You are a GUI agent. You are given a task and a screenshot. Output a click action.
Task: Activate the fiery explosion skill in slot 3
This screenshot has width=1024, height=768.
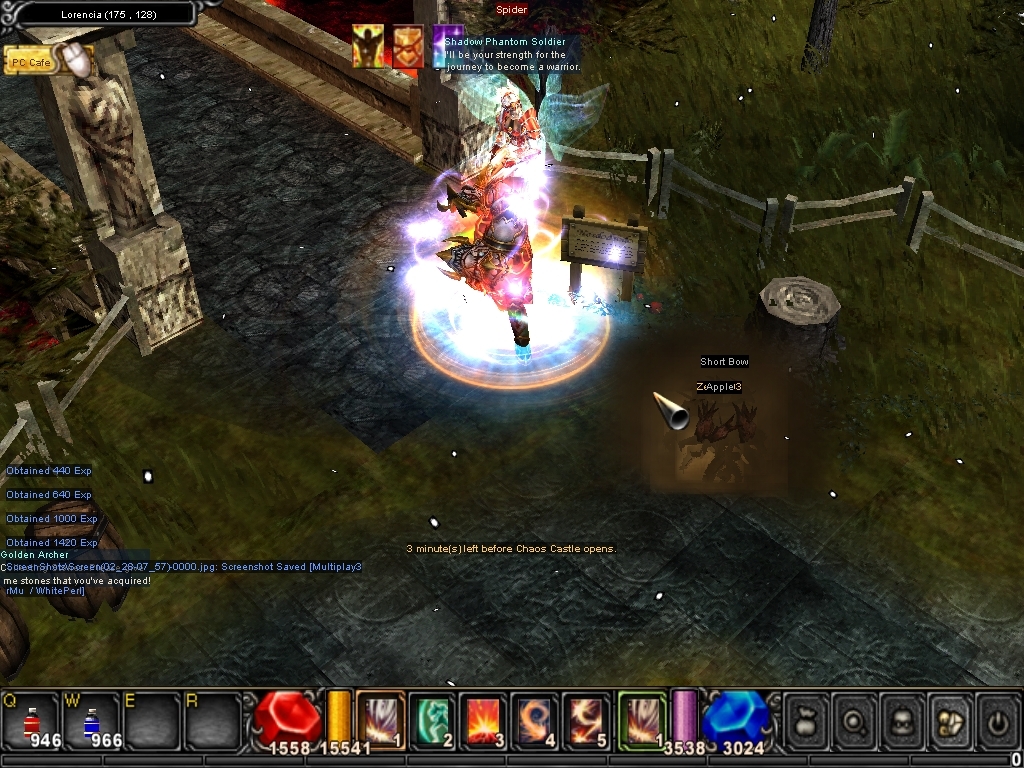pos(484,719)
